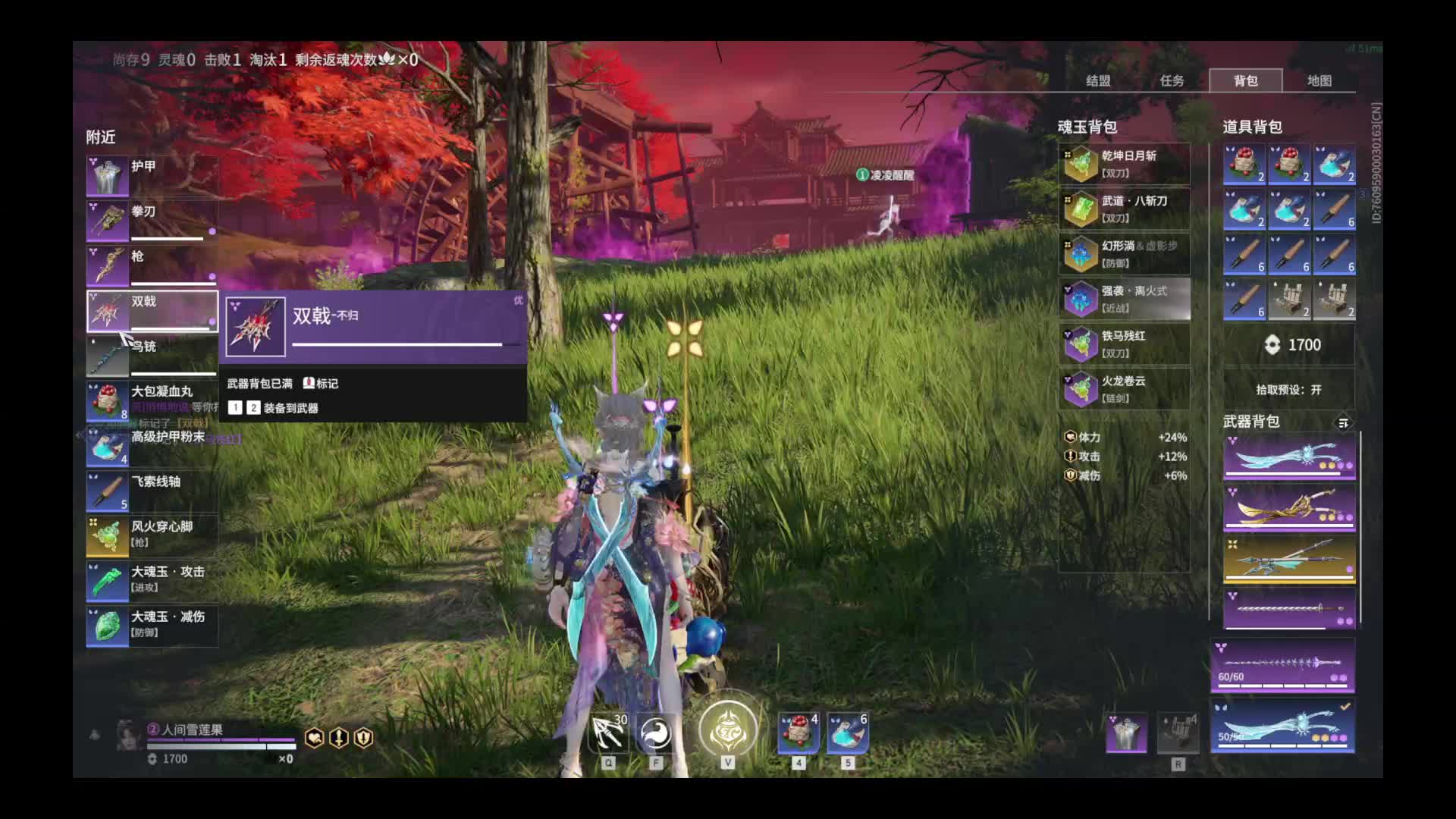Screen dimensions: 1456x819
Task: Choose the 武道·八斩刀 soul jade
Action: click(x=1124, y=209)
